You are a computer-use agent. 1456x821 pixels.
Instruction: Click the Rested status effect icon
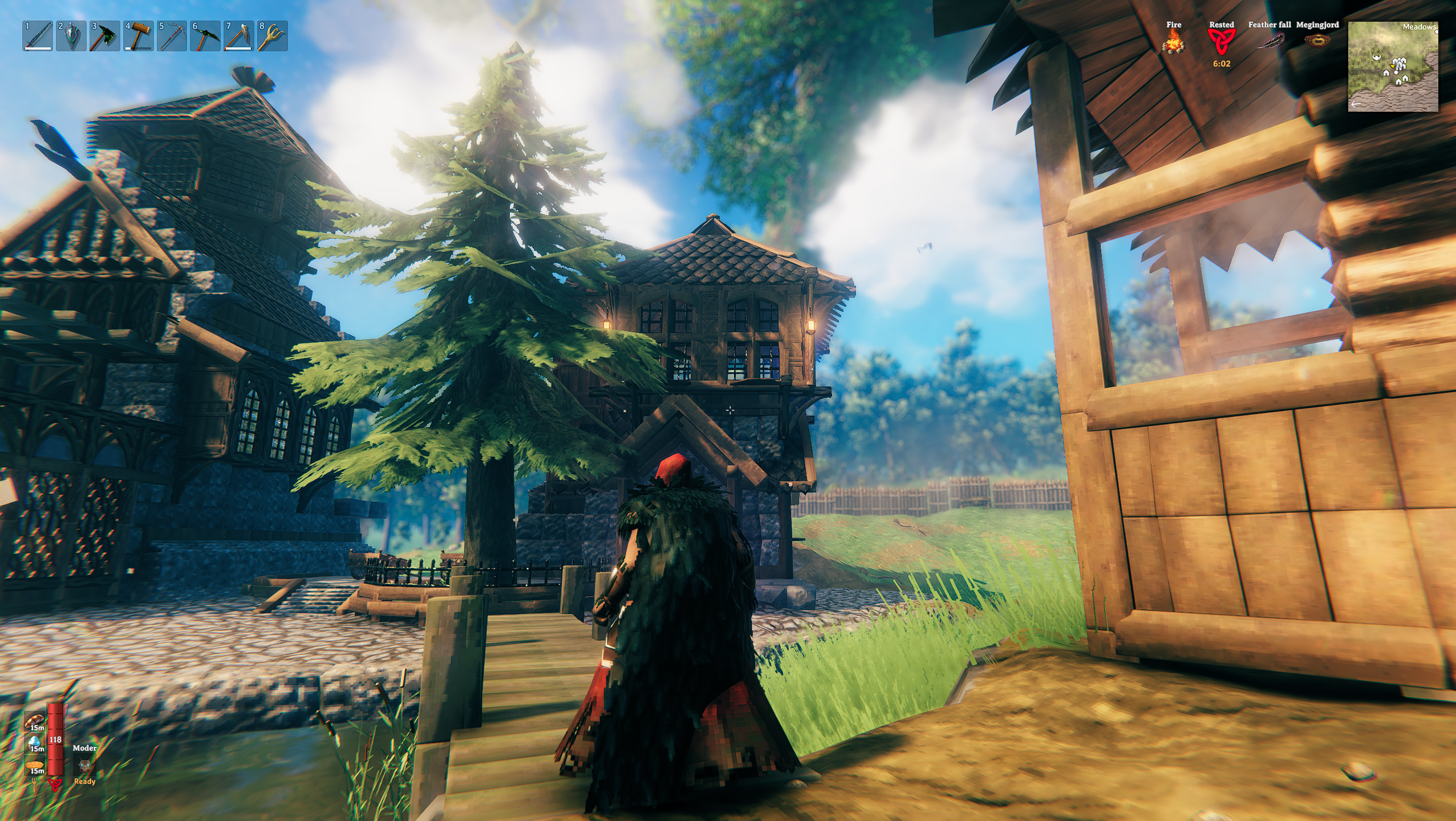[1221, 41]
